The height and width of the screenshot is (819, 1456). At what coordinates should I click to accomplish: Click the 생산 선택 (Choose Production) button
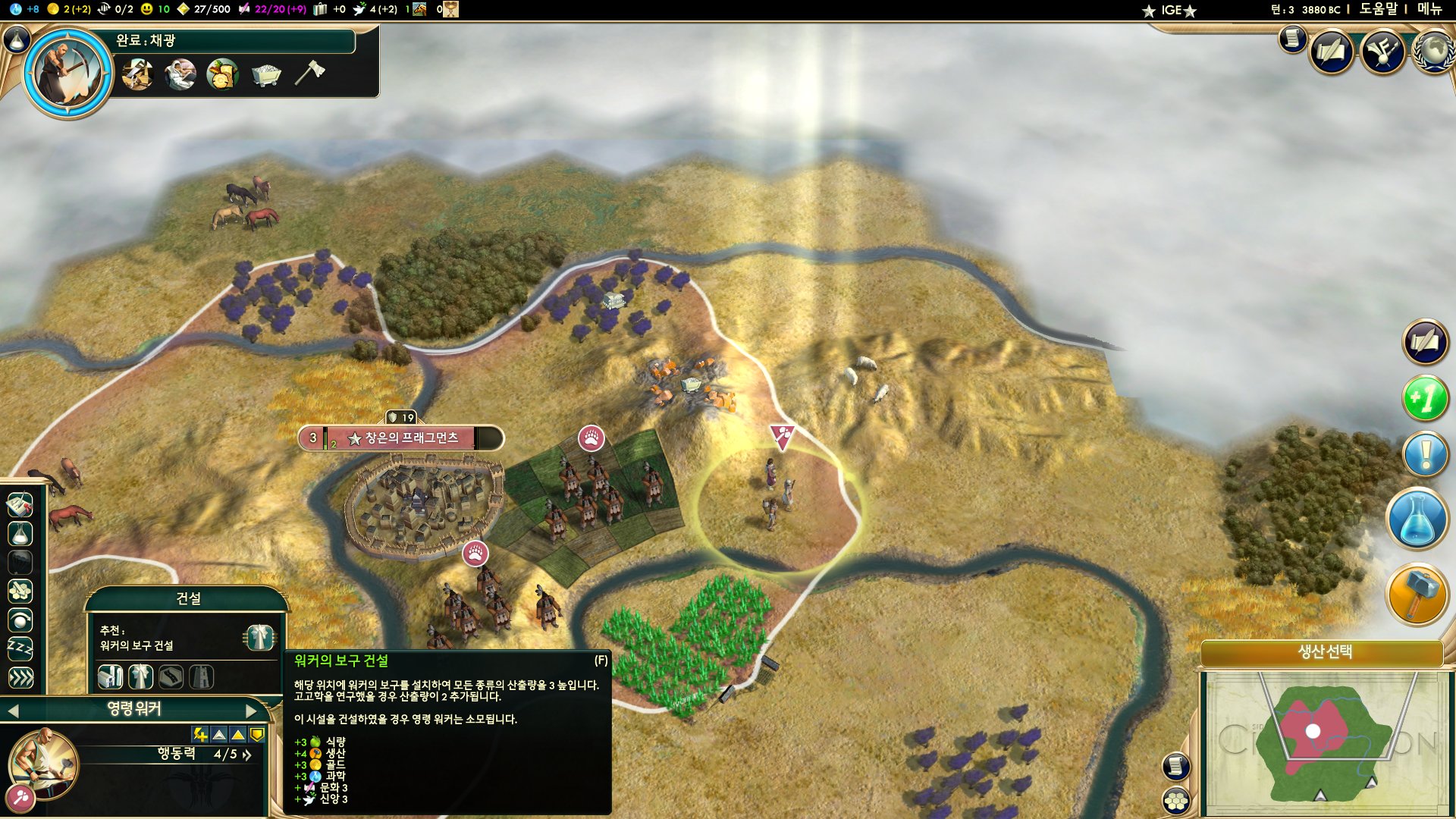pyautogui.click(x=1324, y=651)
